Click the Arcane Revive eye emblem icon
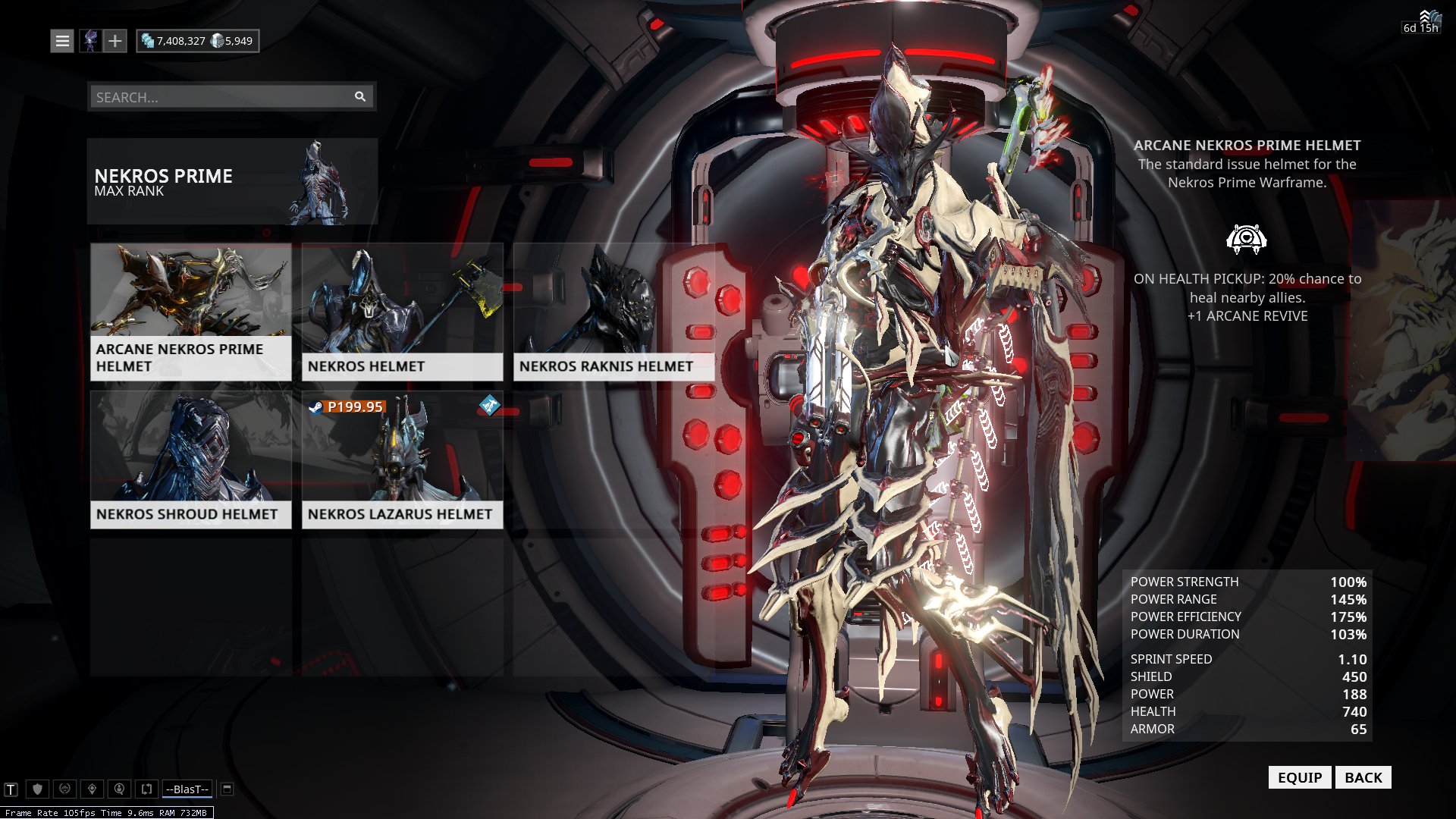This screenshot has width=1456, height=819. 1247,238
